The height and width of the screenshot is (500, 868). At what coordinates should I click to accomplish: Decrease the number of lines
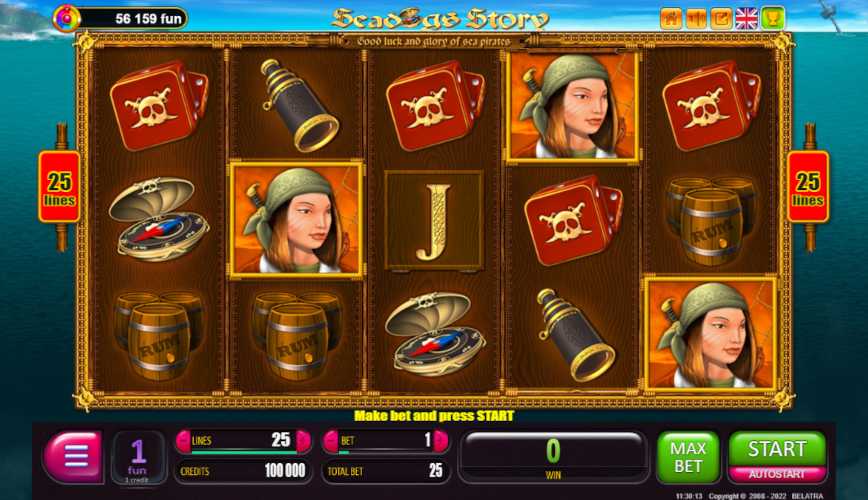tap(183, 440)
